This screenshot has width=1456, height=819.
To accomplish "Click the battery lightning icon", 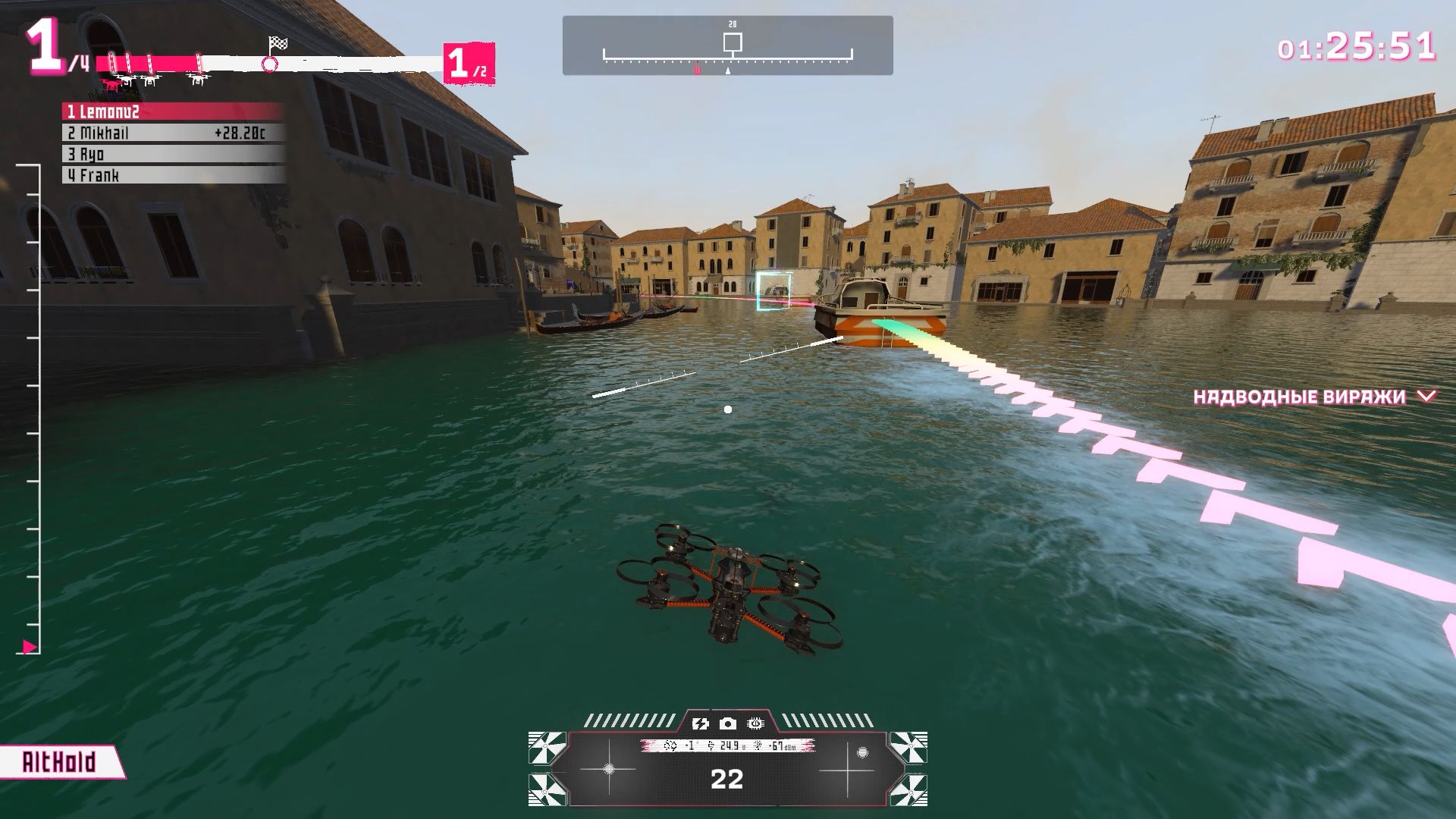I will click(700, 724).
